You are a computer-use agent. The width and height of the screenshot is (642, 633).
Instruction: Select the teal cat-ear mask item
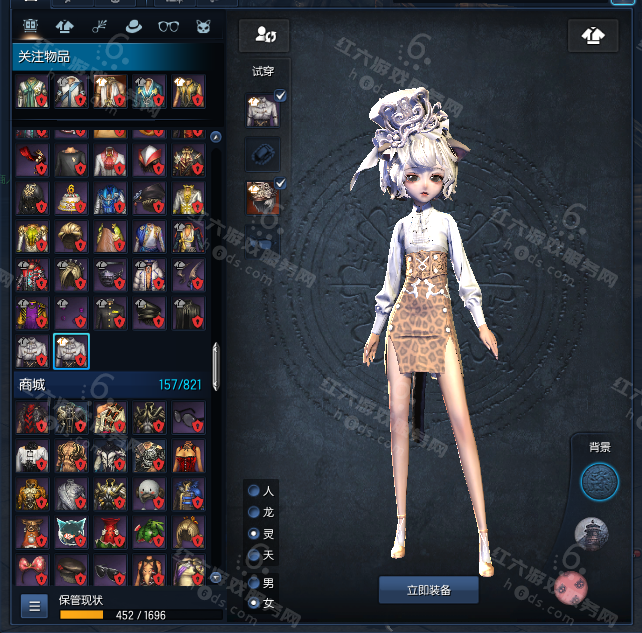coord(71,531)
